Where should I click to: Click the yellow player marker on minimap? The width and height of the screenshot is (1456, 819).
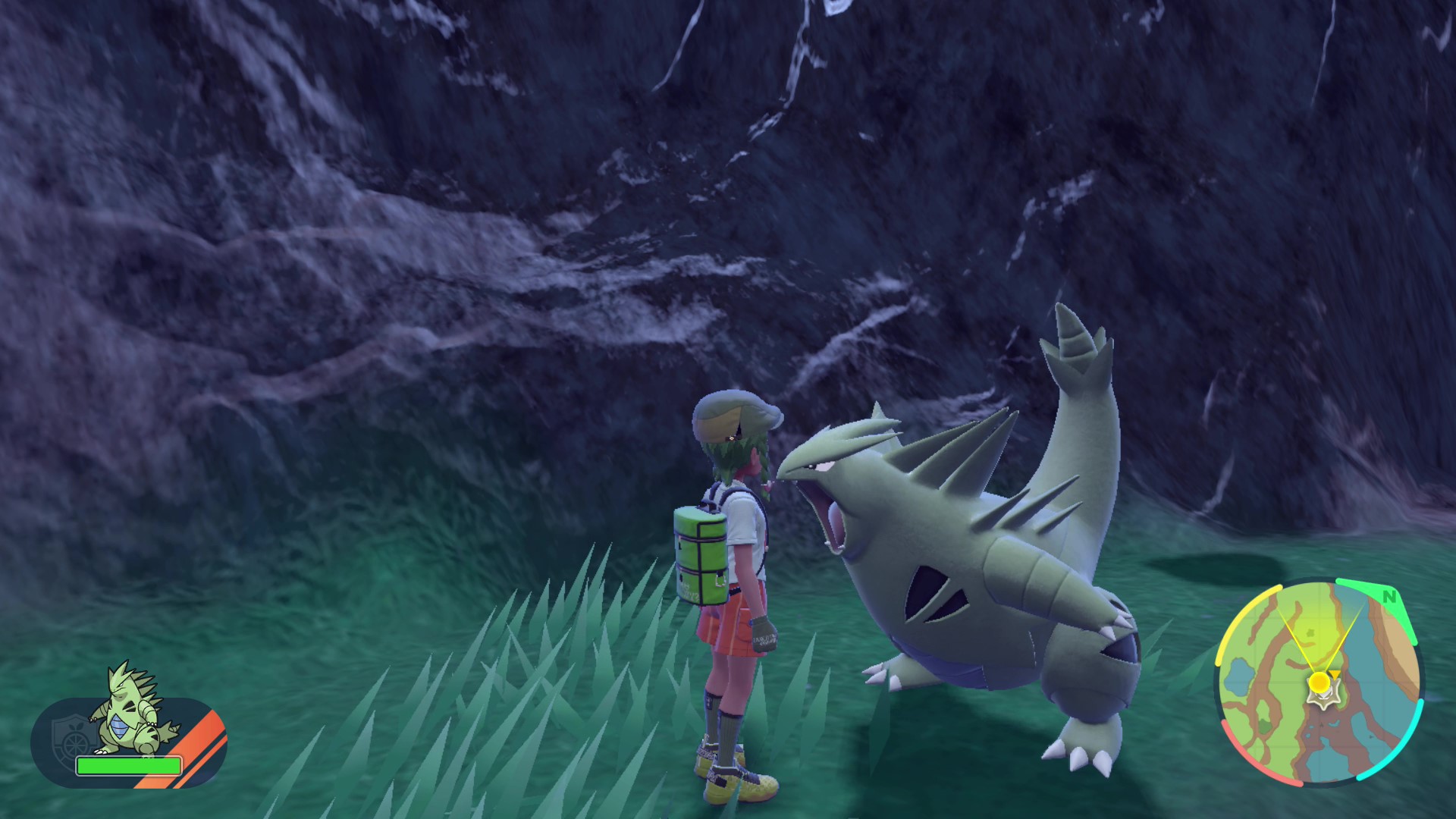point(1319,682)
